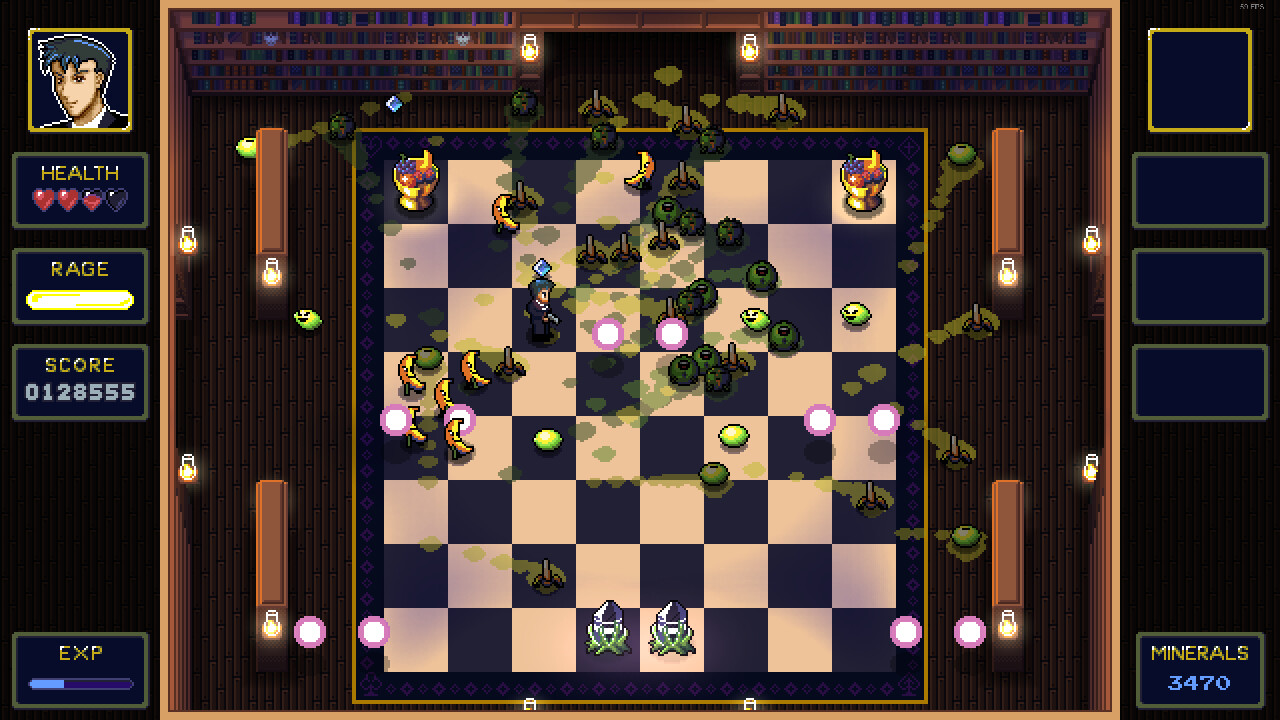Click the SCORE panel showing 0128555

[x=80, y=381]
